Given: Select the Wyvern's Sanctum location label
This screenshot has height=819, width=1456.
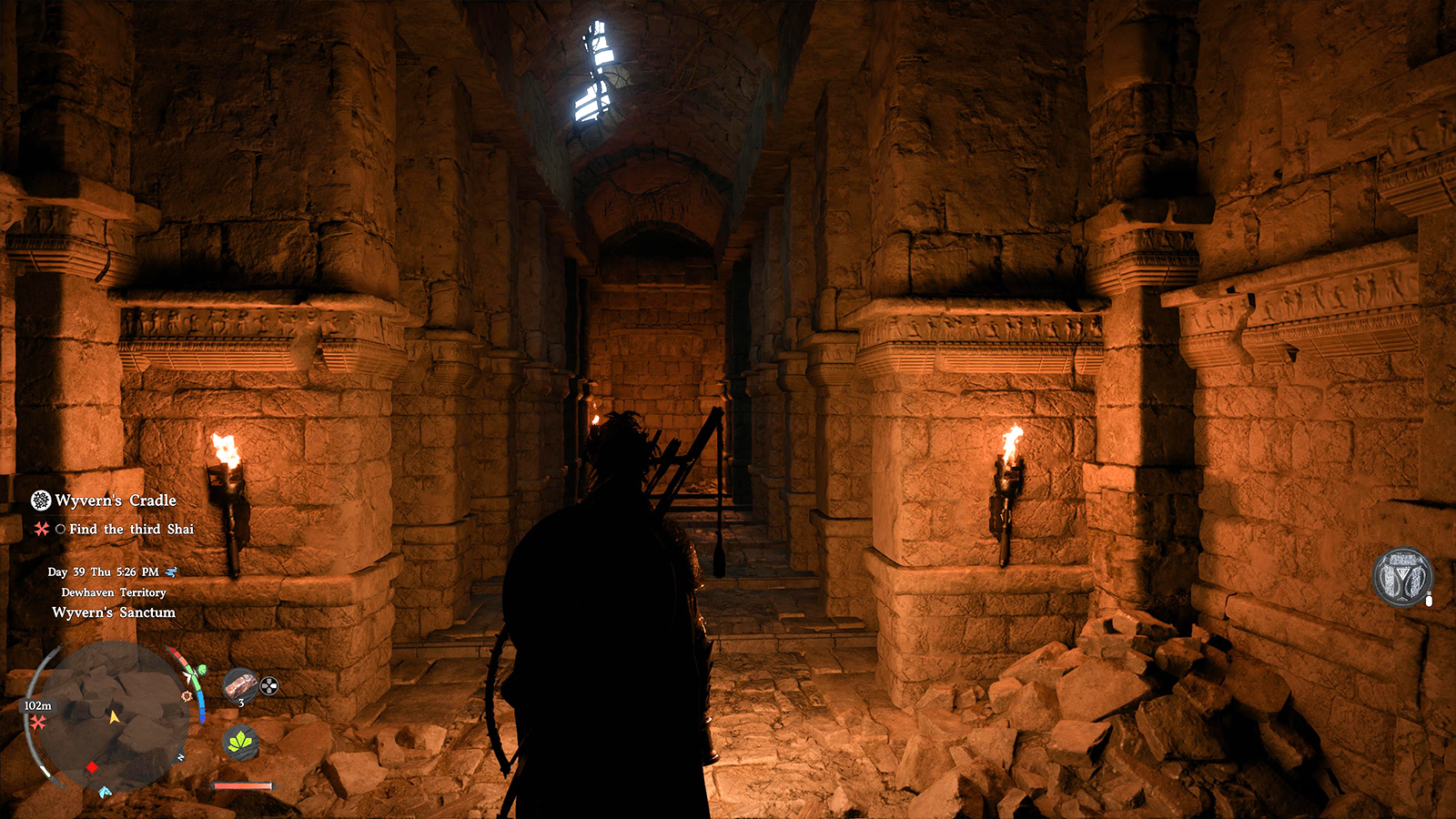Looking at the screenshot, I should (114, 612).
